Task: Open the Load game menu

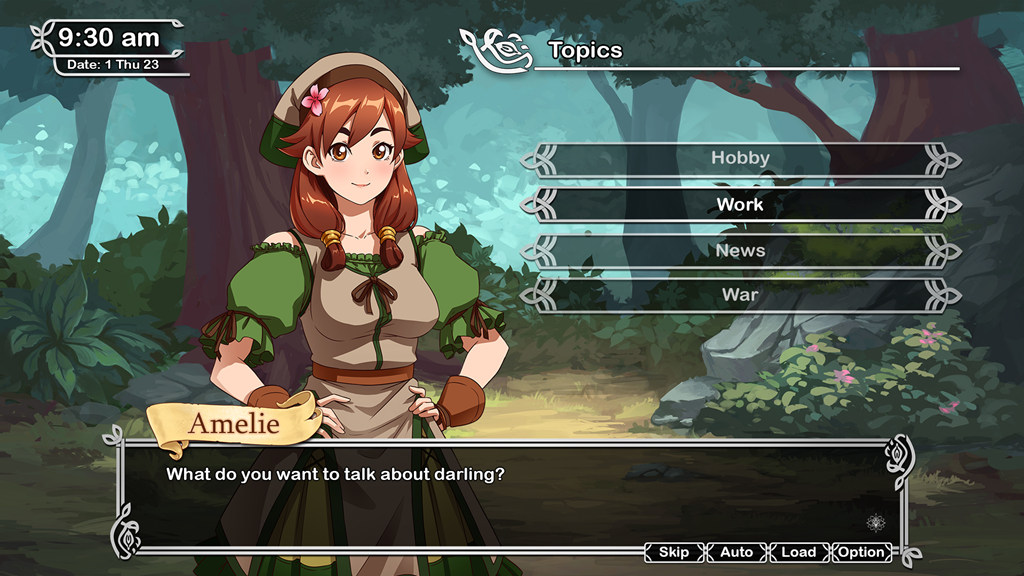Action: click(x=798, y=552)
